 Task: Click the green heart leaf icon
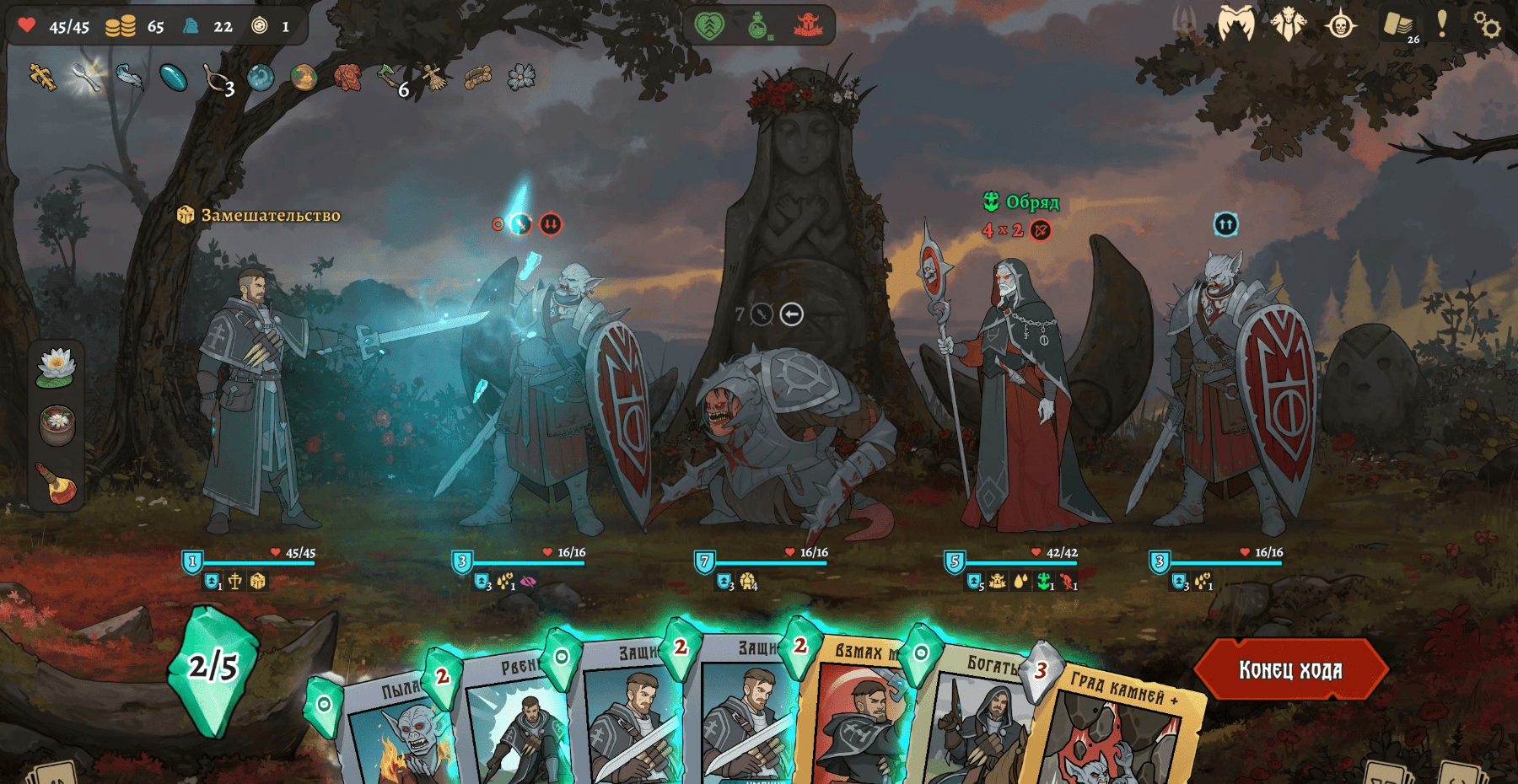[709, 25]
